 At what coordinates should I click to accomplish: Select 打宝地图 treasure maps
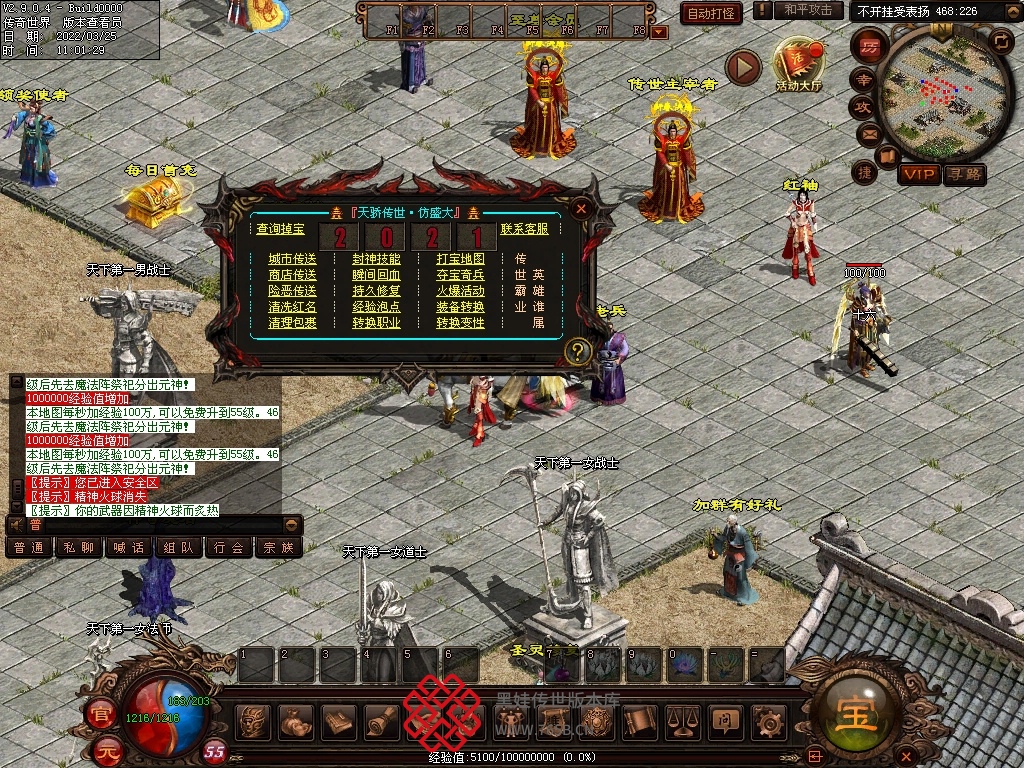(x=460, y=259)
